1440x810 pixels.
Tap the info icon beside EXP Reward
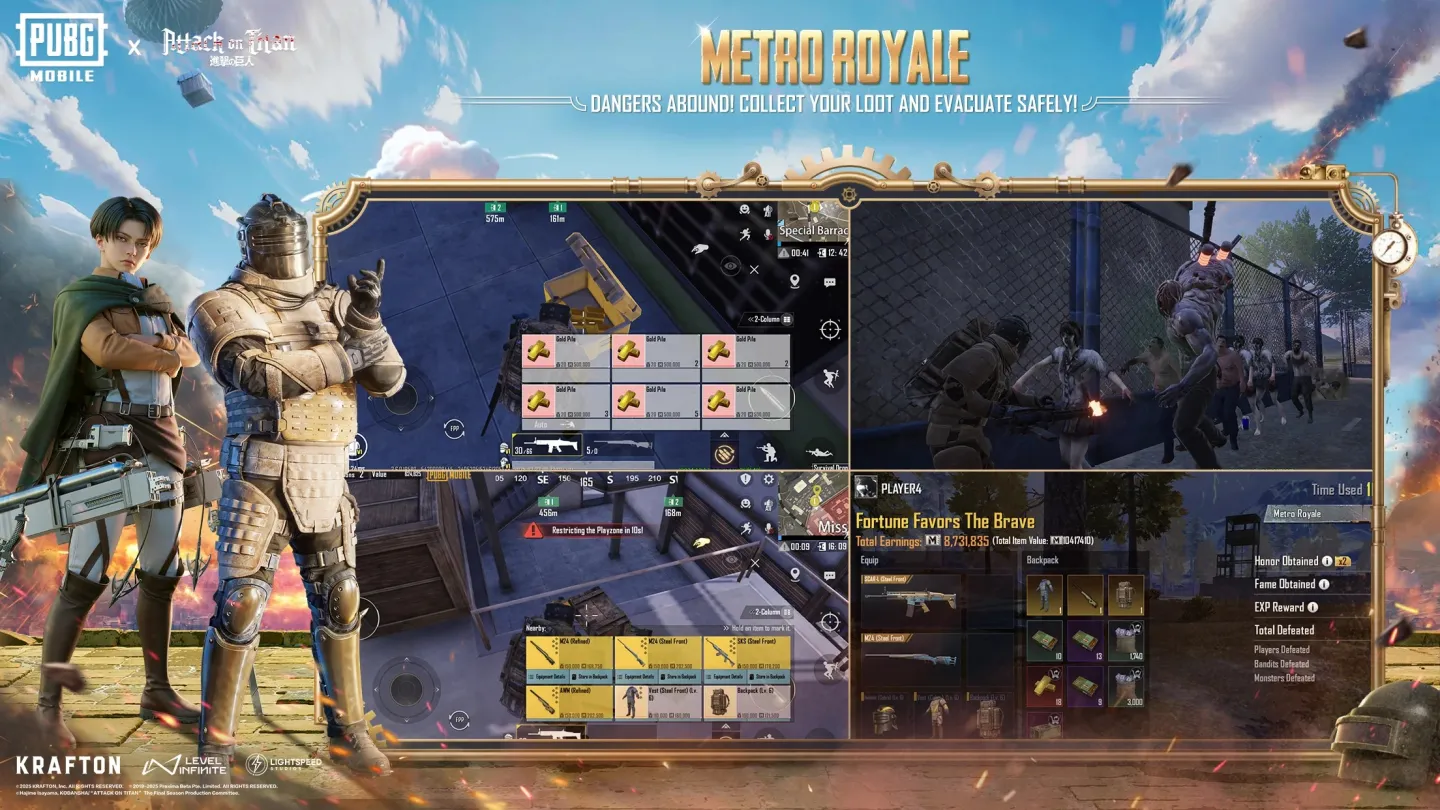pyautogui.click(x=1312, y=607)
